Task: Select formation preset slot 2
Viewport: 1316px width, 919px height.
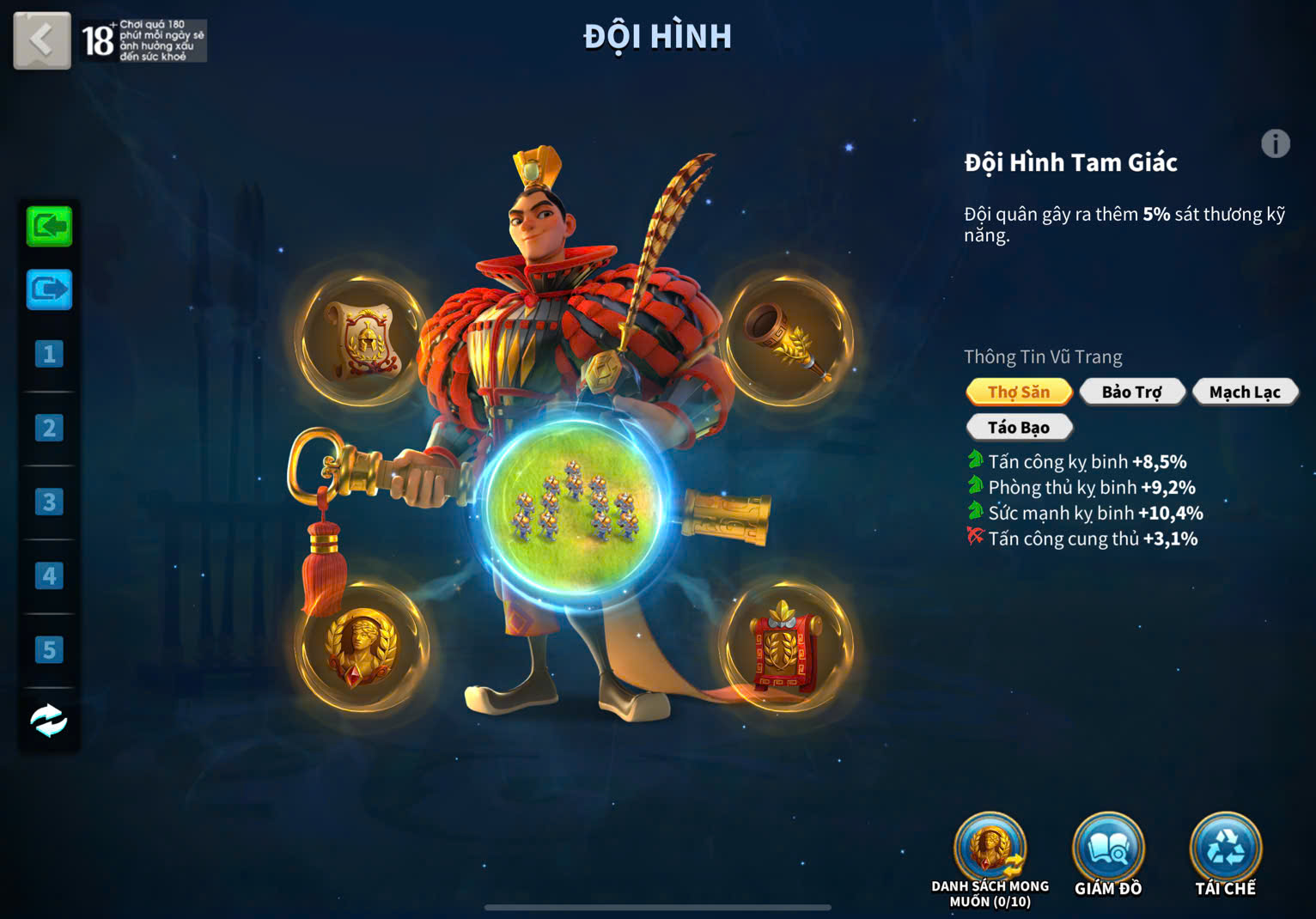Action: [x=49, y=428]
